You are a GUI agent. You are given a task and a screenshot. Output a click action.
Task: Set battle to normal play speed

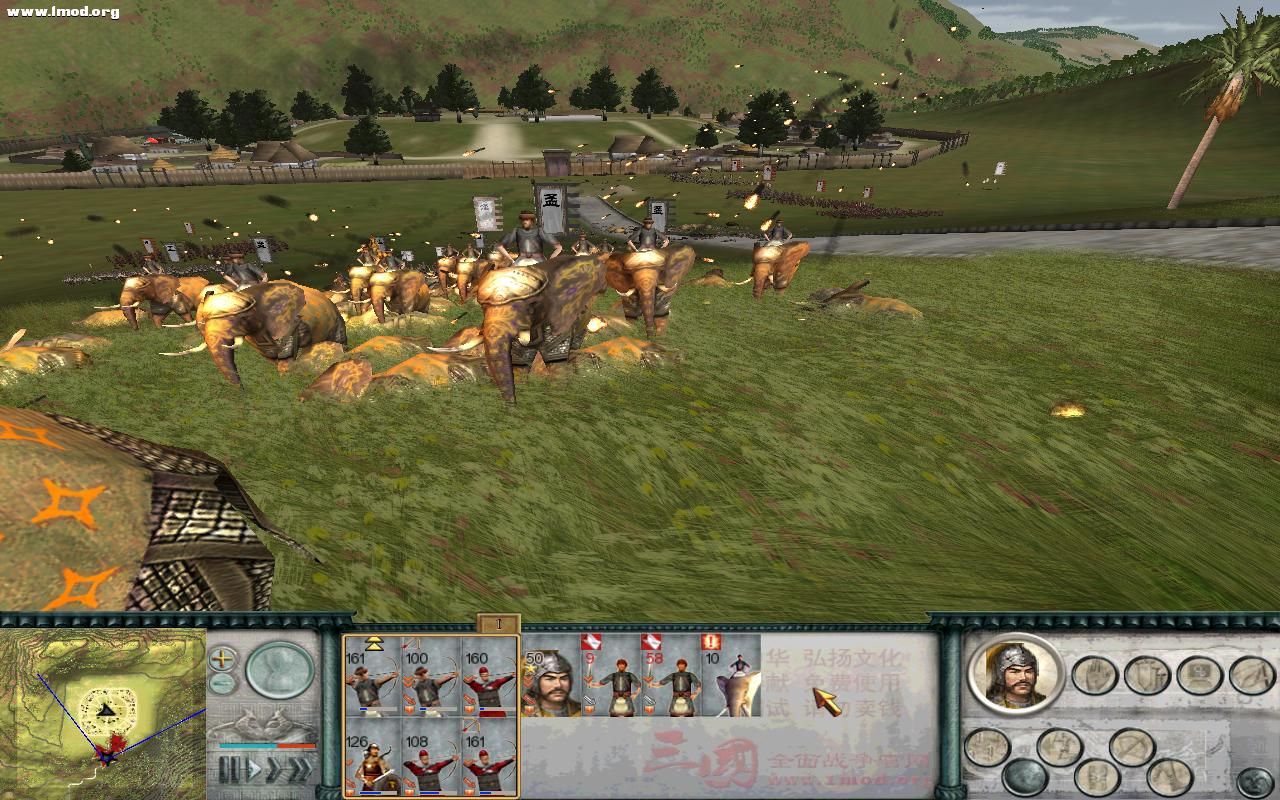254,771
